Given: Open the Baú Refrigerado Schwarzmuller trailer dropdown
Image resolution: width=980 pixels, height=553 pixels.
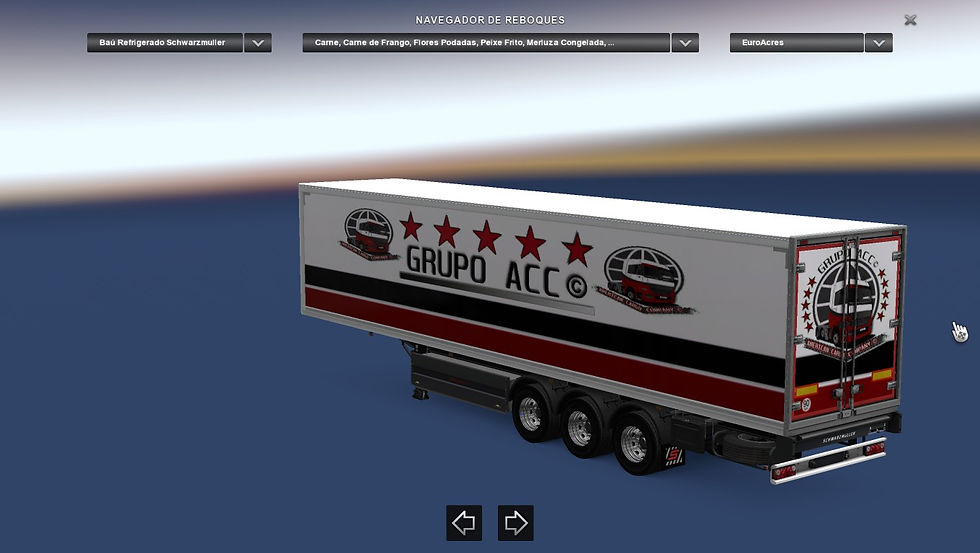Looking at the screenshot, I should (258, 43).
